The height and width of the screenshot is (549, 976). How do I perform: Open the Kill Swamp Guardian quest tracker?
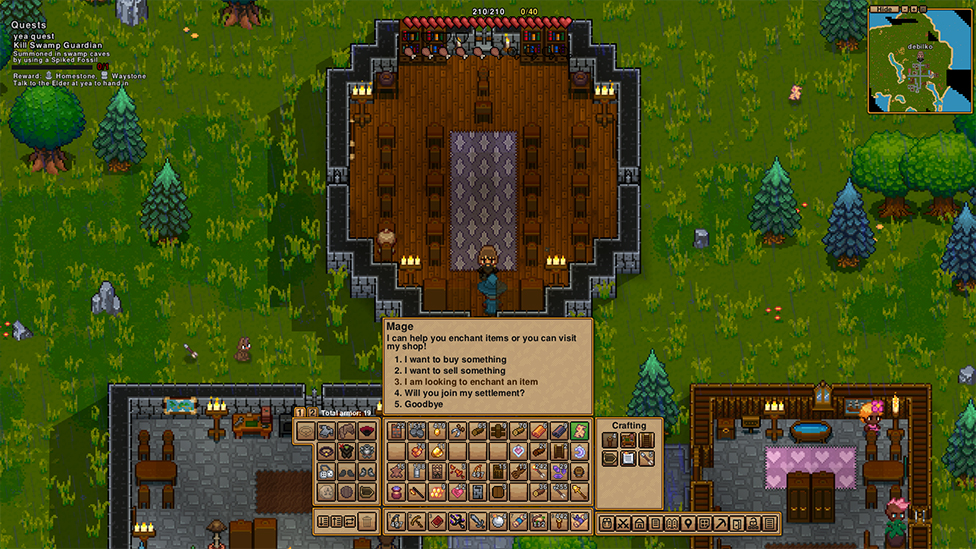[58, 45]
